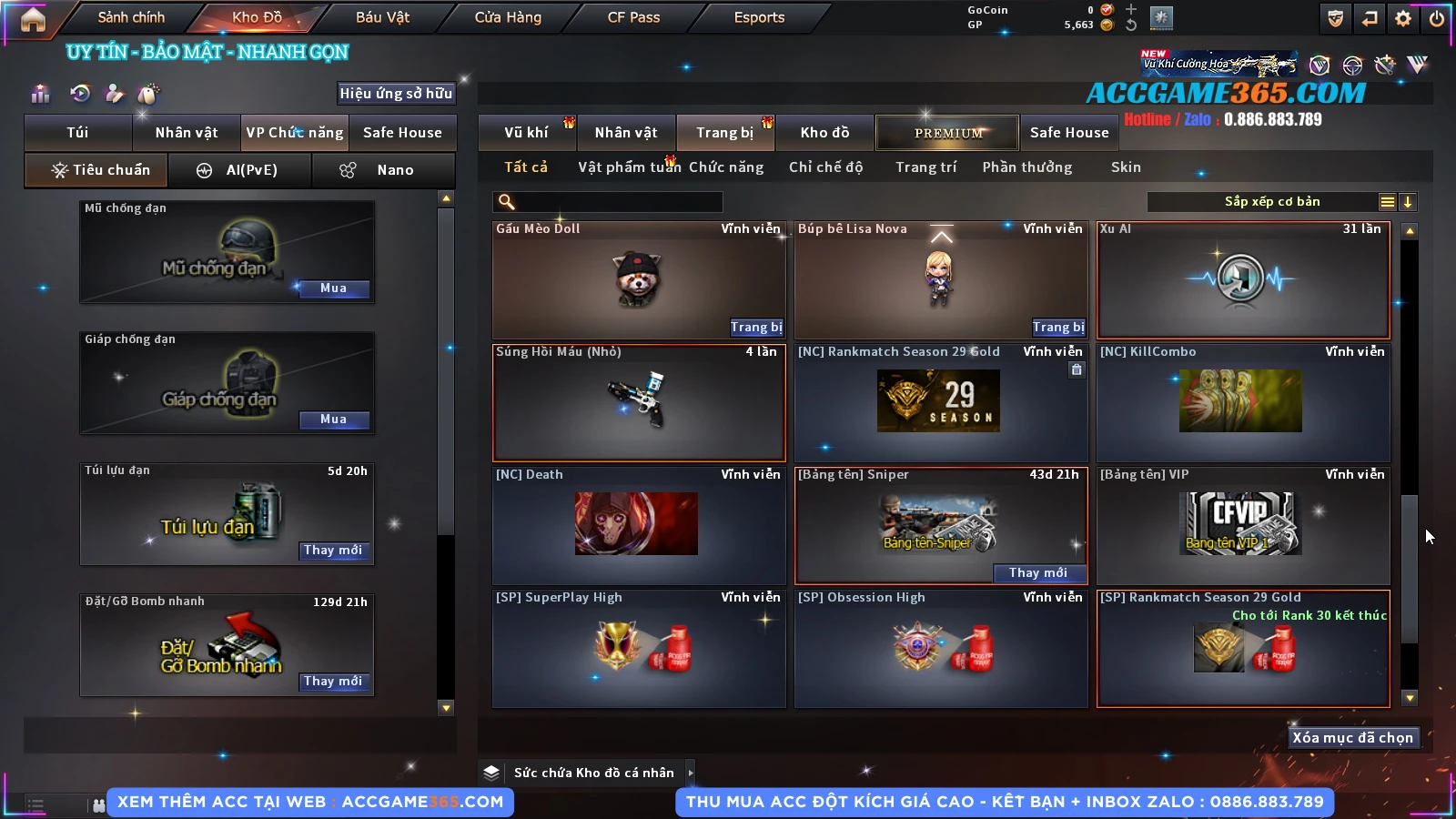1456x819 pixels.
Task: Renew the Sniper name banner
Action: [x=1038, y=573]
